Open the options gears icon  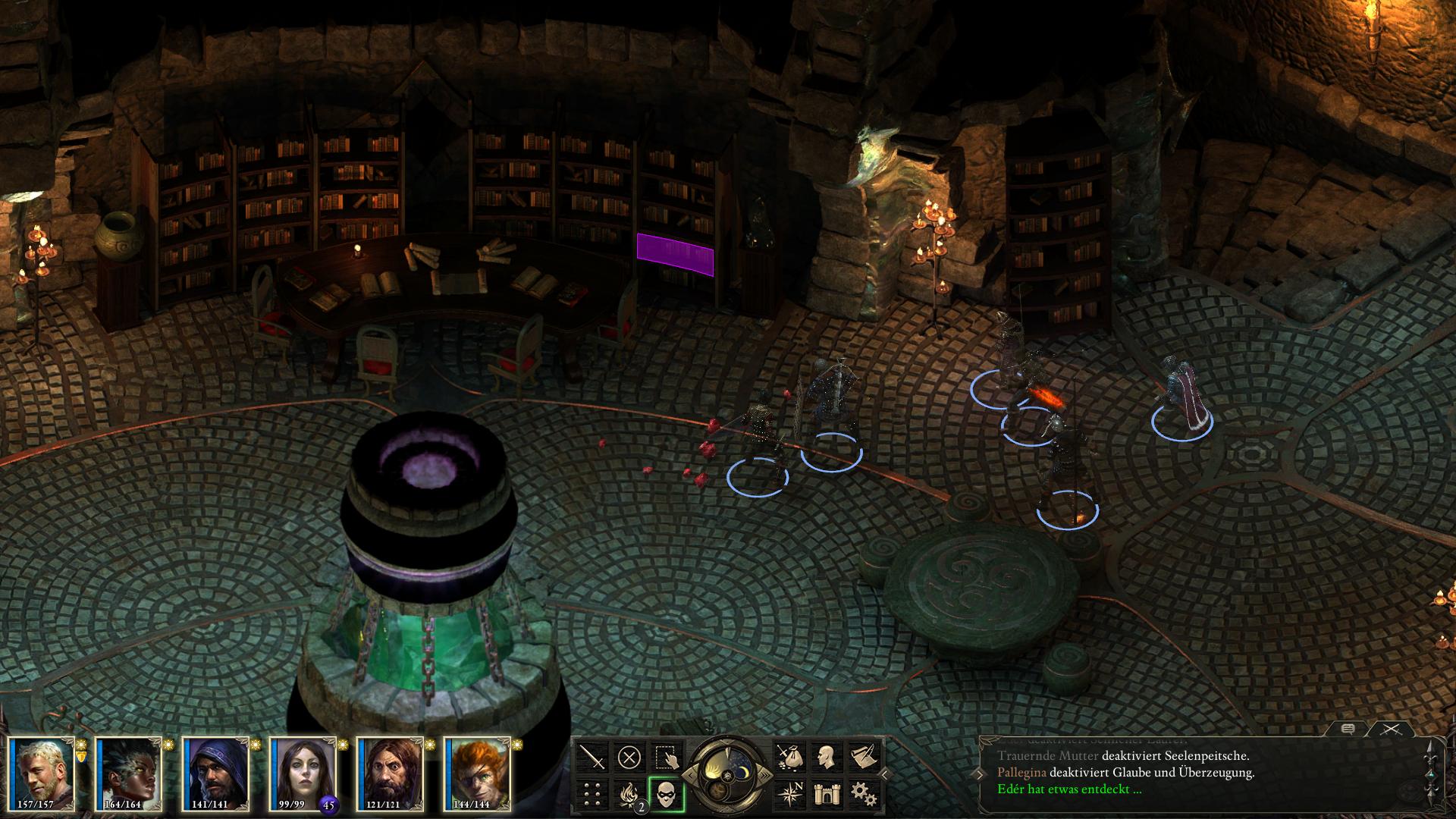coord(862,794)
